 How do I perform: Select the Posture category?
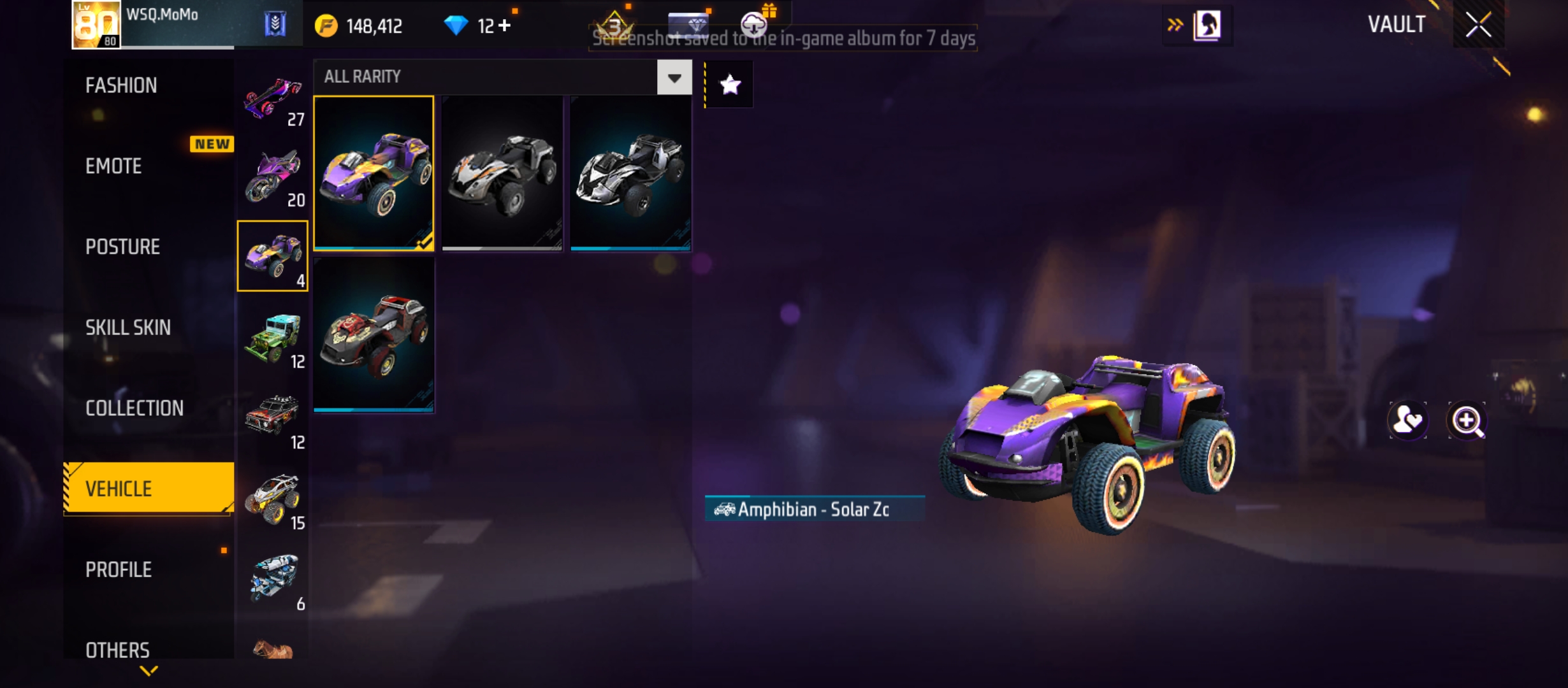click(x=122, y=247)
